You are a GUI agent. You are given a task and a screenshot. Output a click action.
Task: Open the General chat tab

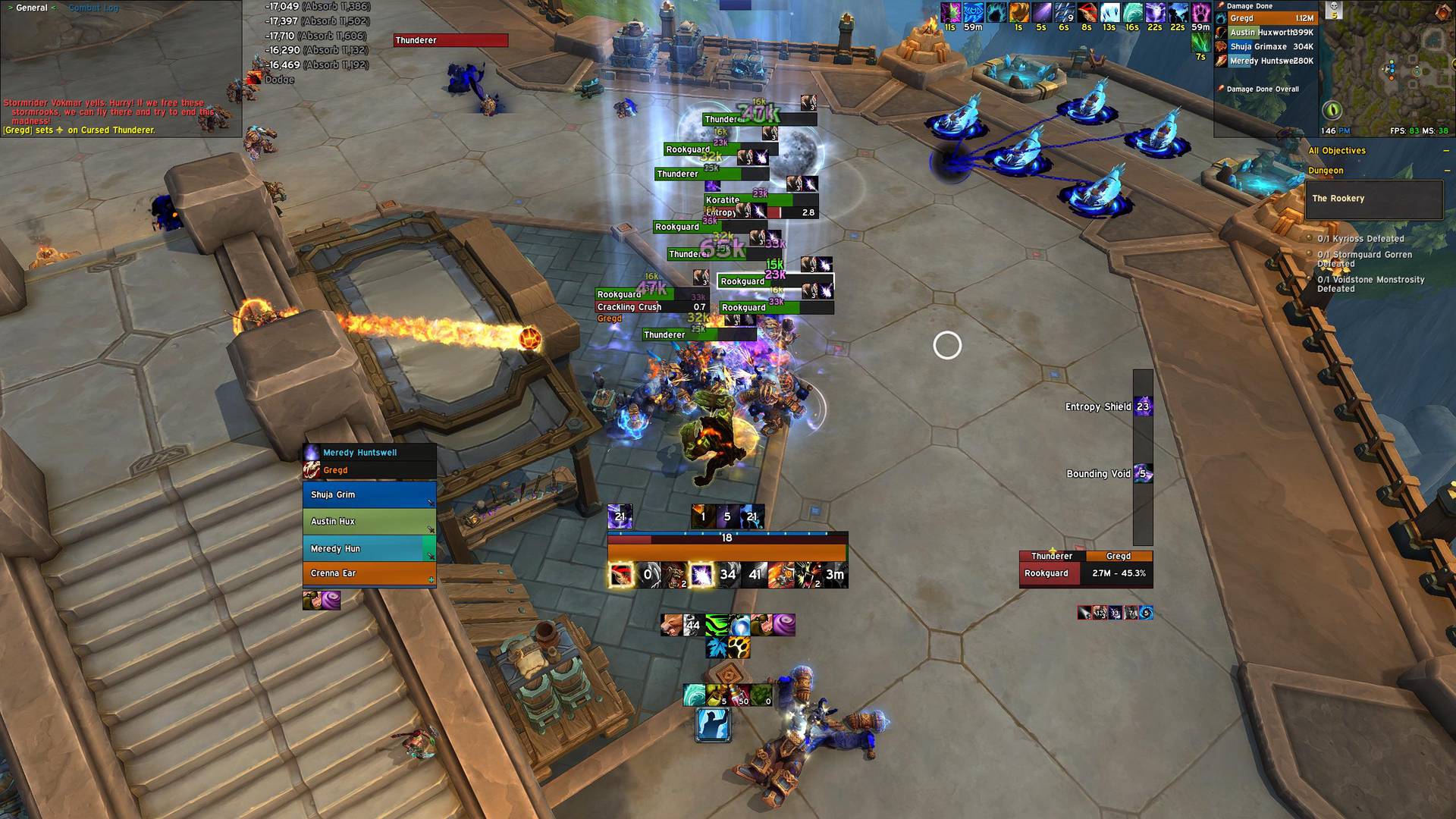[32, 8]
